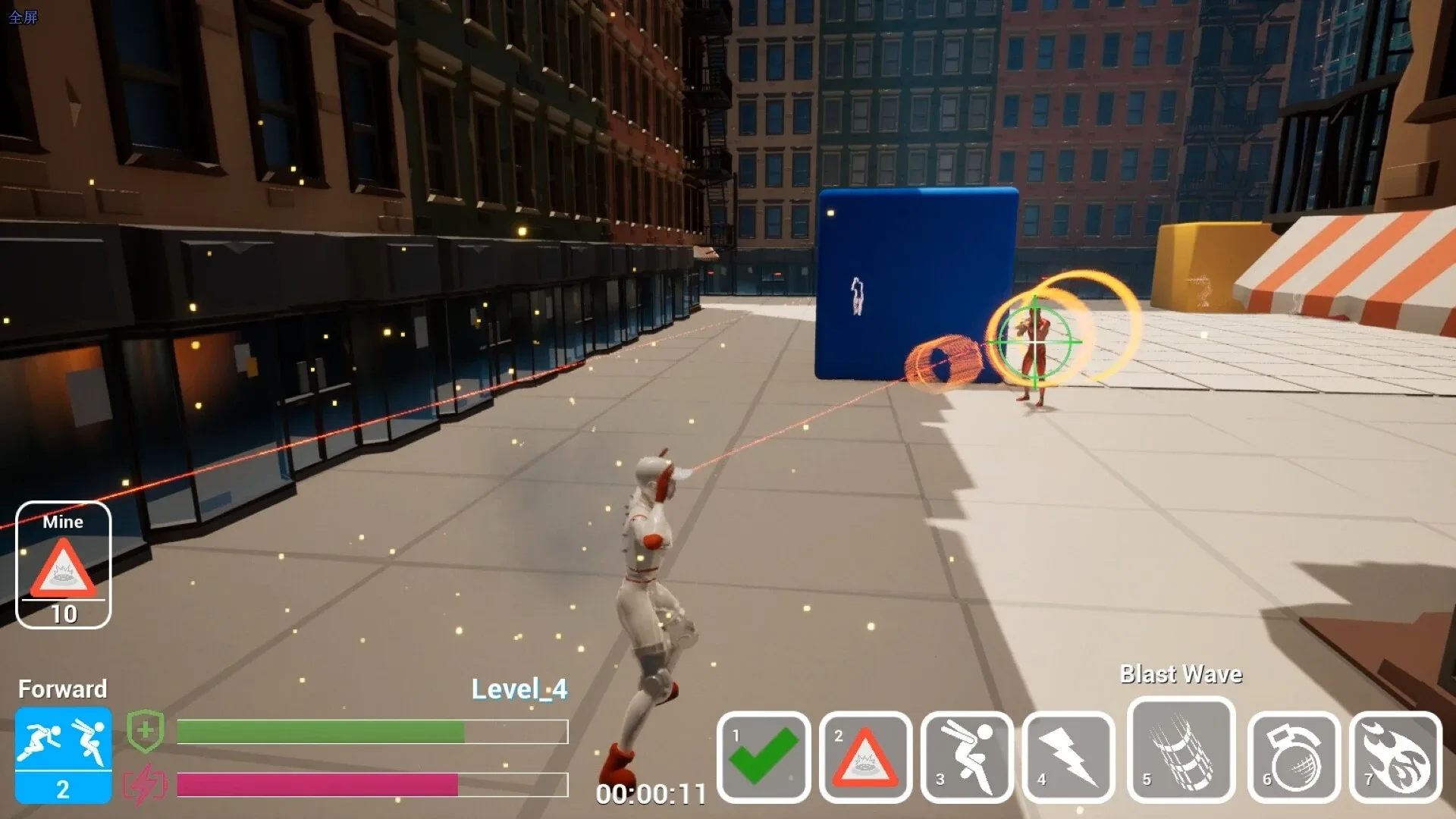Image resolution: width=1456 pixels, height=819 pixels.
Task: Click the Blast Wave skill name label
Action: coord(1181,673)
